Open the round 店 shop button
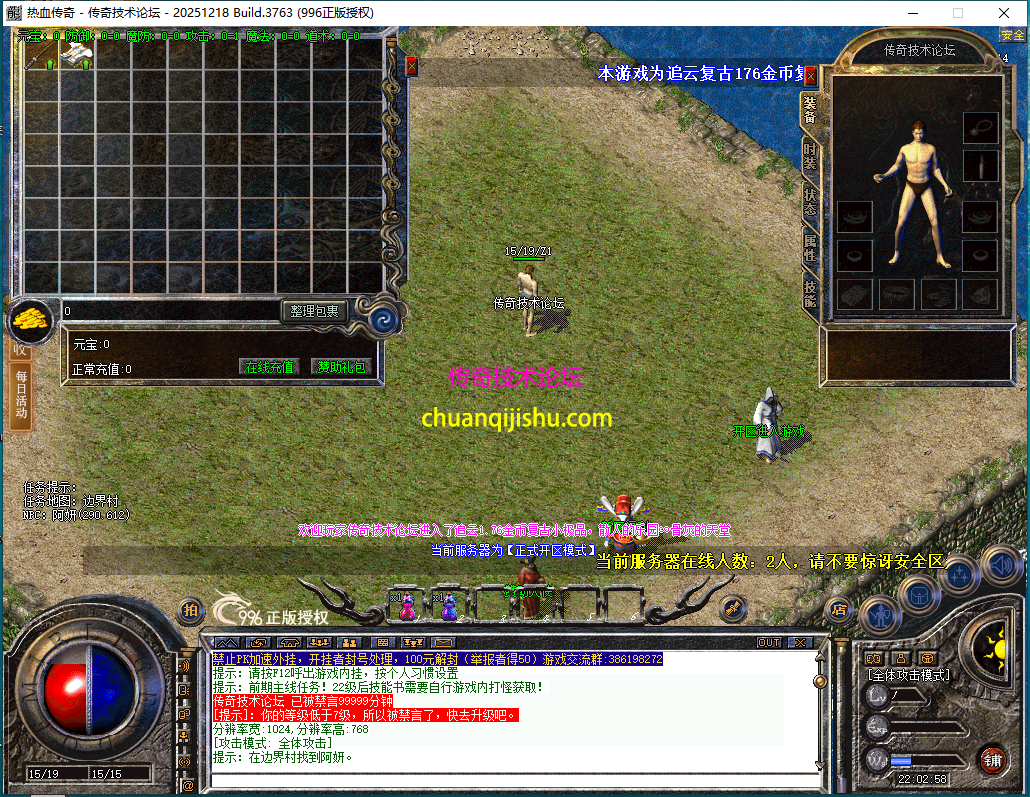The image size is (1030, 797). [839, 608]
